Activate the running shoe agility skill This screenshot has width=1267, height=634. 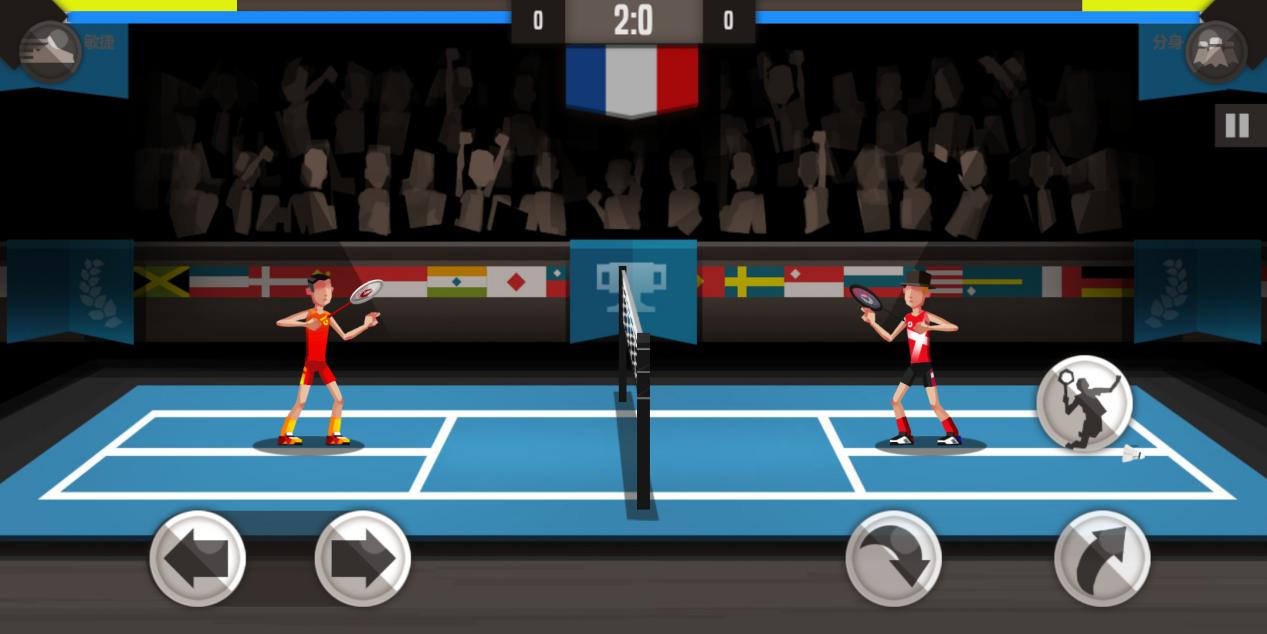[50, 50]
